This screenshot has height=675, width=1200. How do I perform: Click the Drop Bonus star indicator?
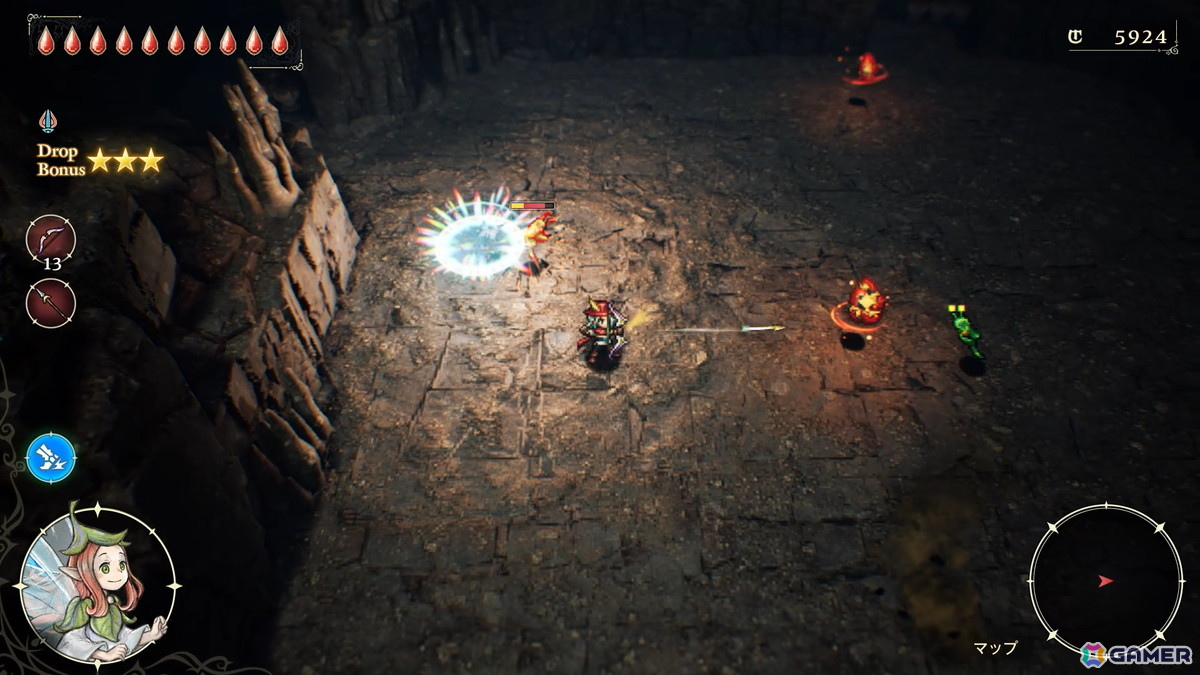[124, 160]
